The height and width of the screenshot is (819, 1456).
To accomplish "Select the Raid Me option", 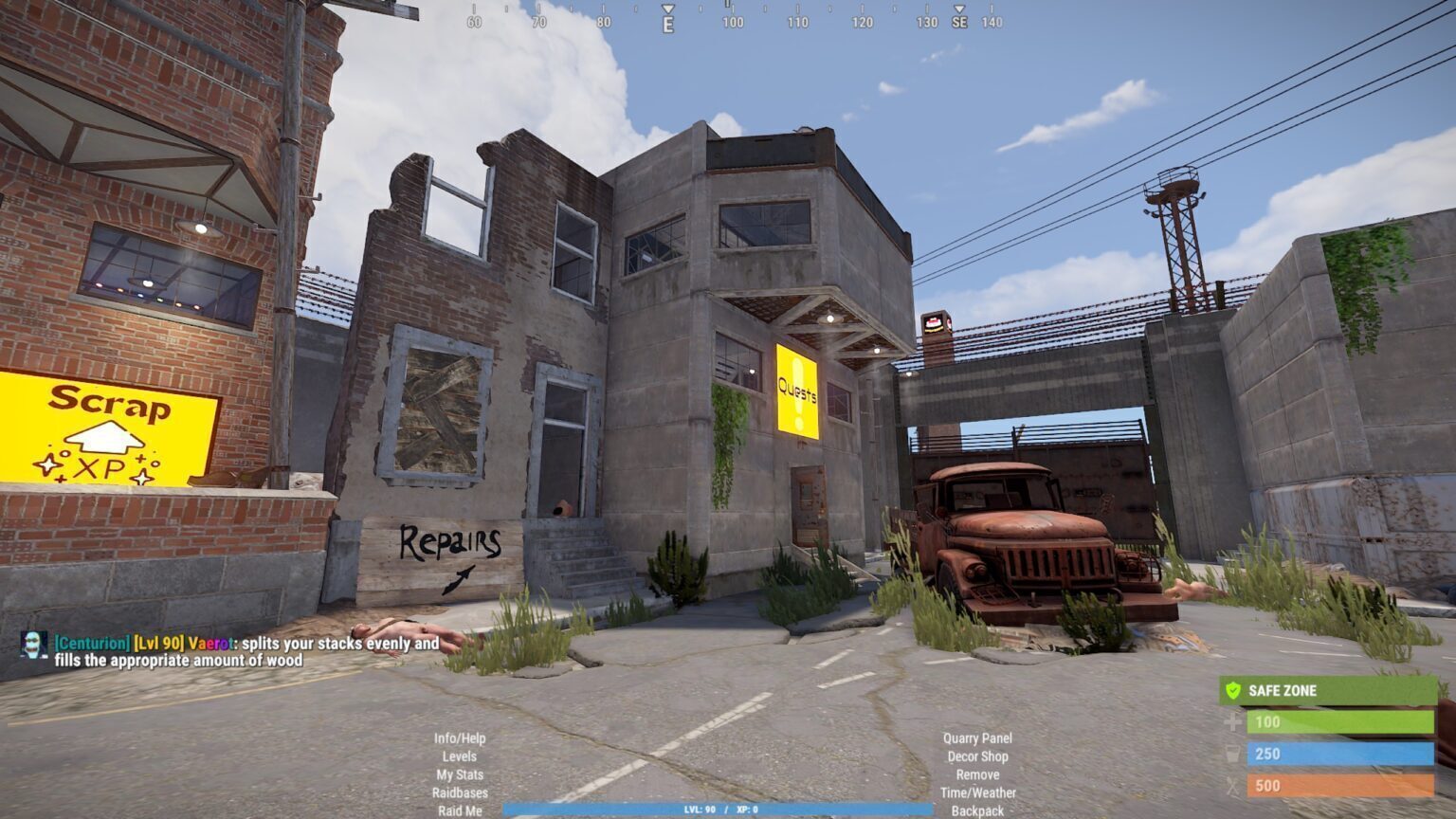I will (x=460, y=810).
